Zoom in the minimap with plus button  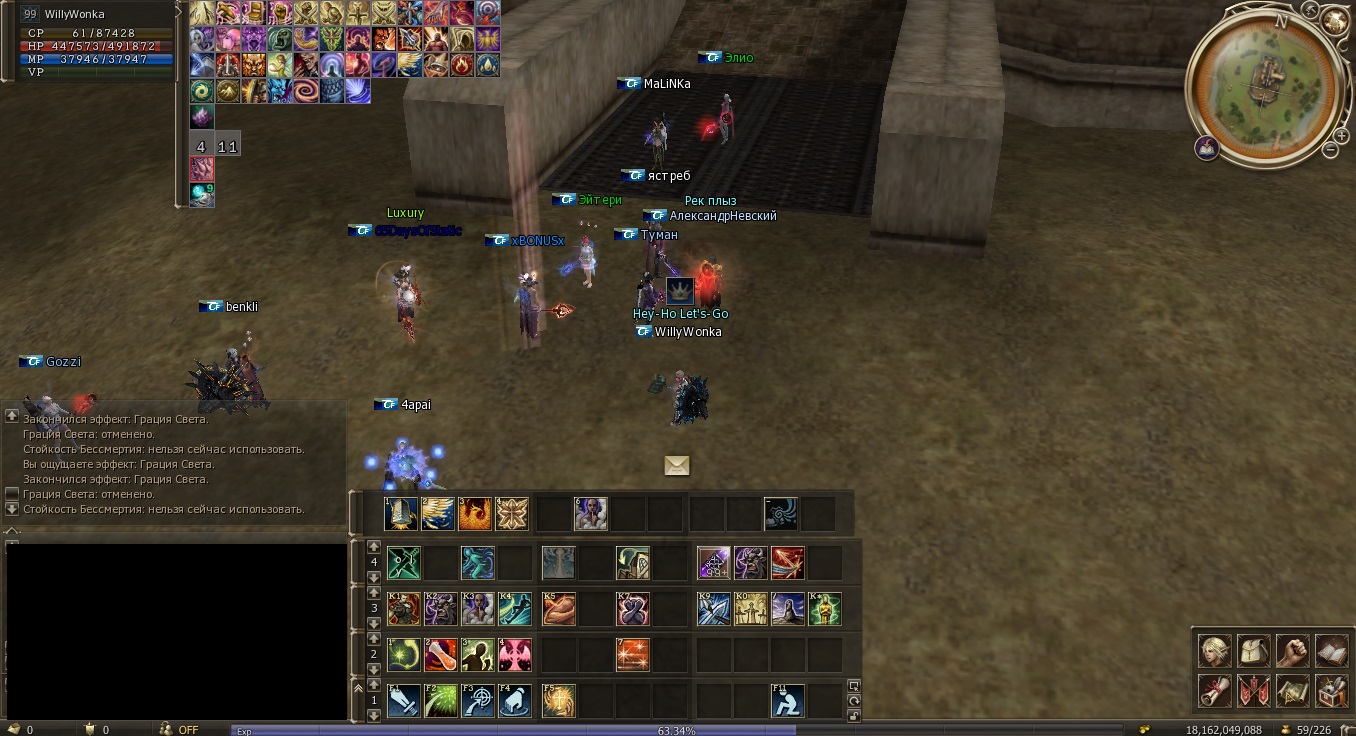[1341, 133]
